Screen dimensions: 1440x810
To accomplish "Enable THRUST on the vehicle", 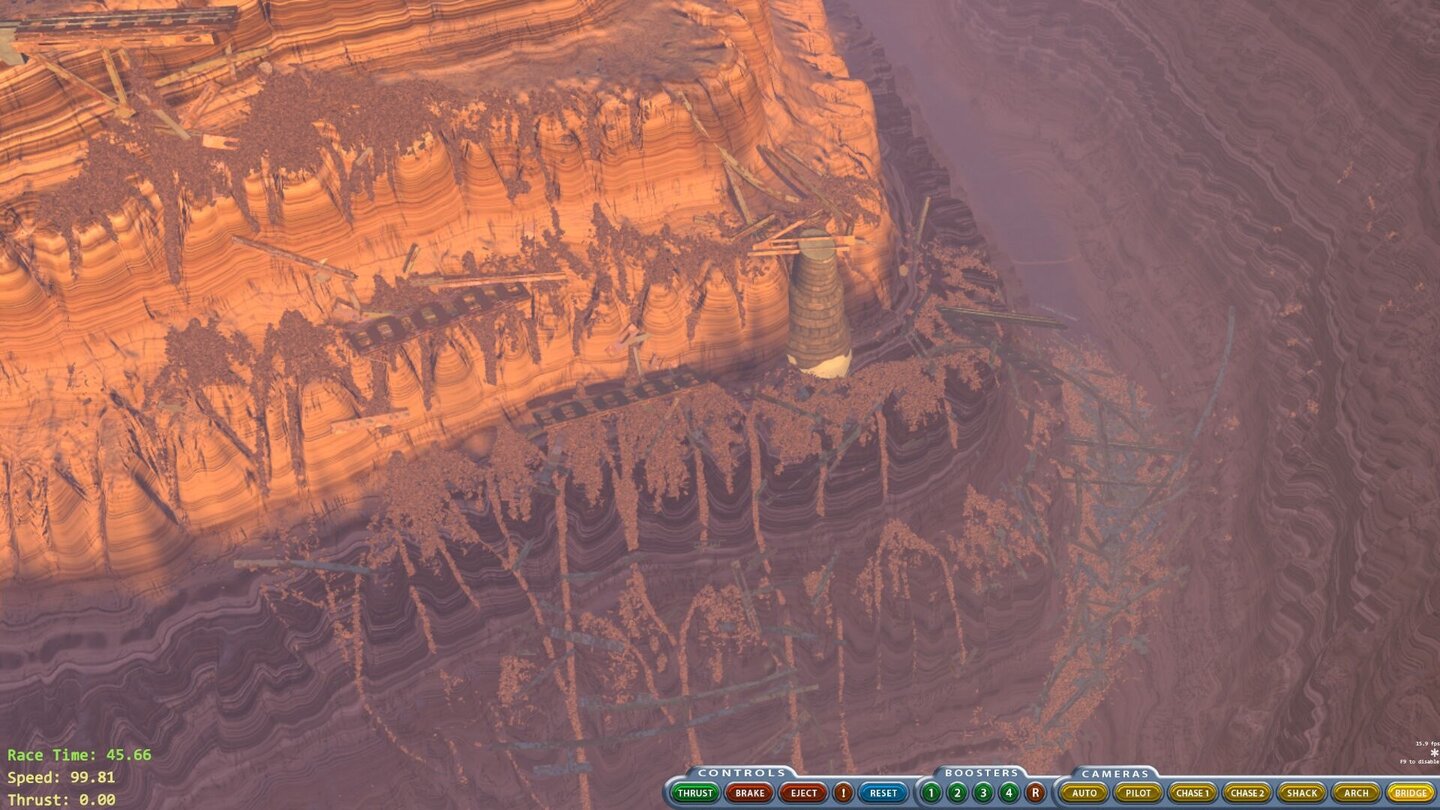I will click(x=695, y=792).
